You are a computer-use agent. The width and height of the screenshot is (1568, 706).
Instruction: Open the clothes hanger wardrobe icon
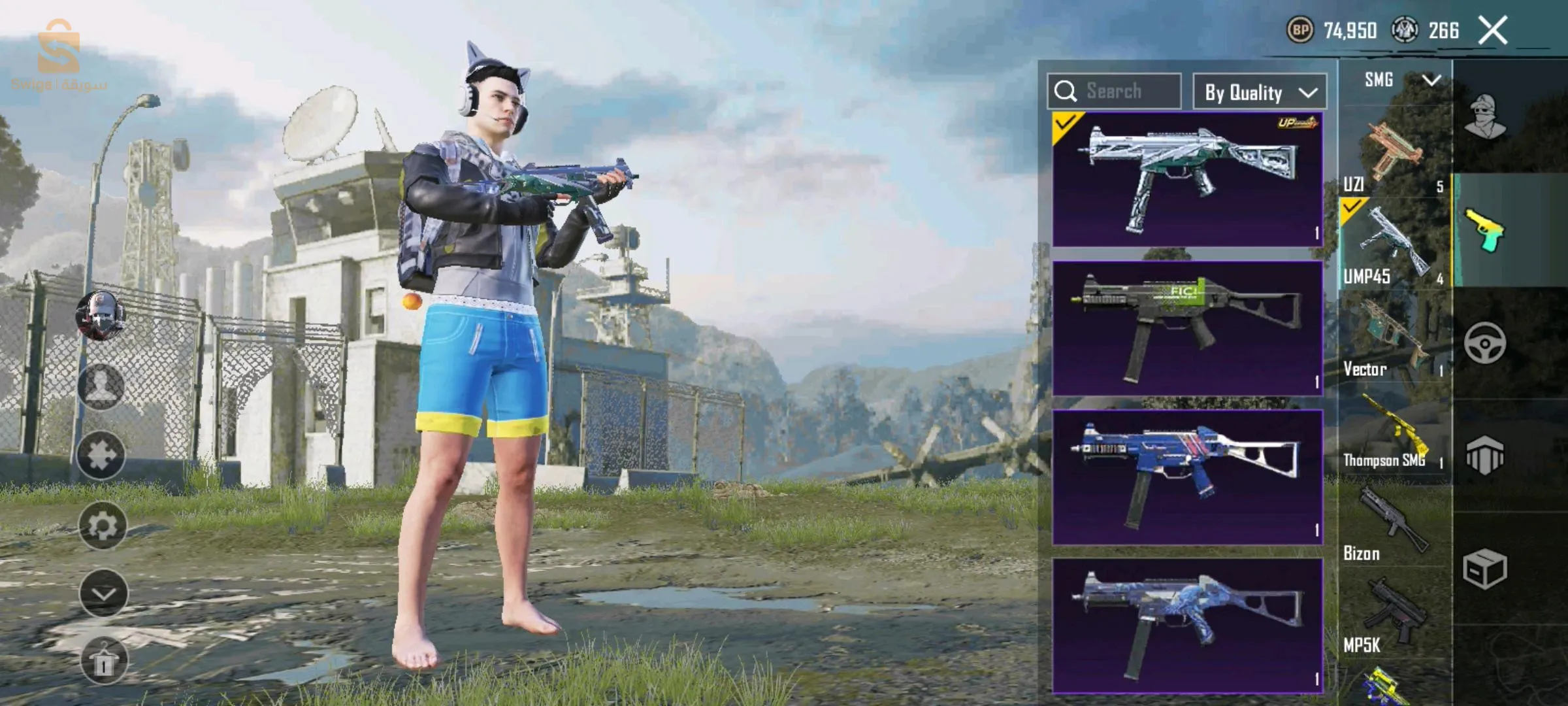click(x=103, y=661)
